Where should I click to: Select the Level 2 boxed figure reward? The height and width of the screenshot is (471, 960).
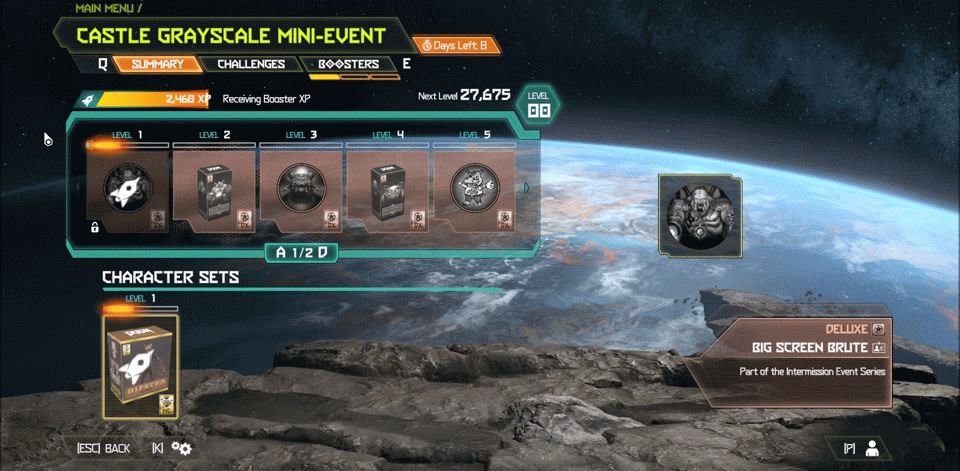point(215,190)
